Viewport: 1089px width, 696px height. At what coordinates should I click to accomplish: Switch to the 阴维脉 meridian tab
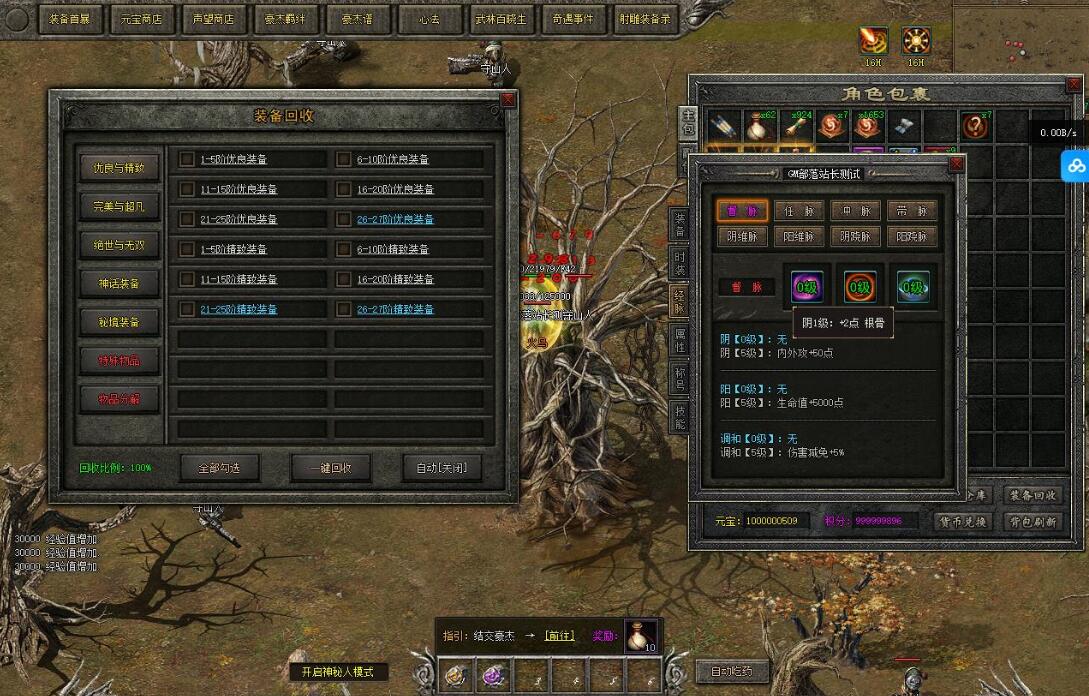click(743, 236)
